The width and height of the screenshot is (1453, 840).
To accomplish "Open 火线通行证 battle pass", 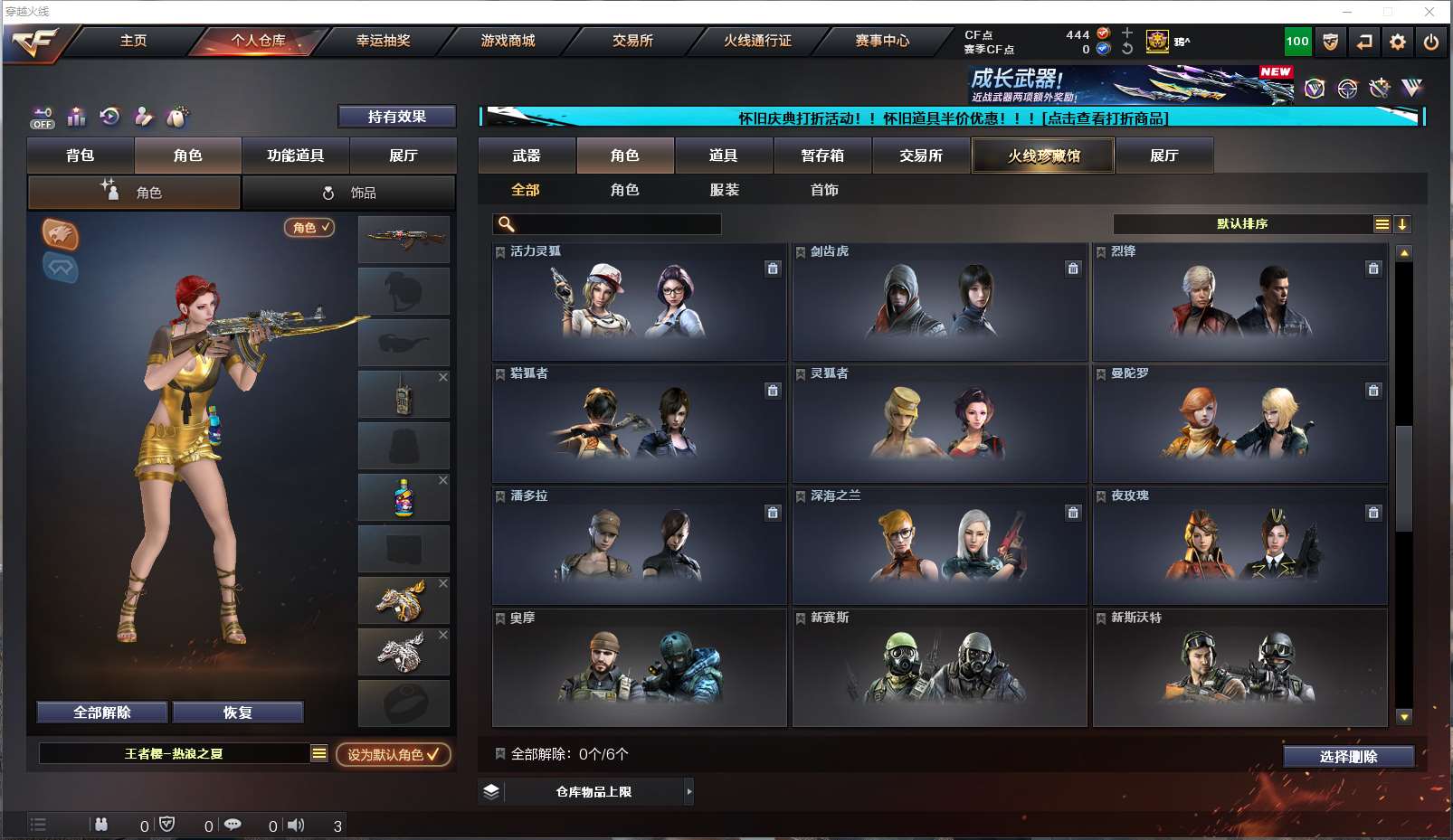I will tap(757, 41).
